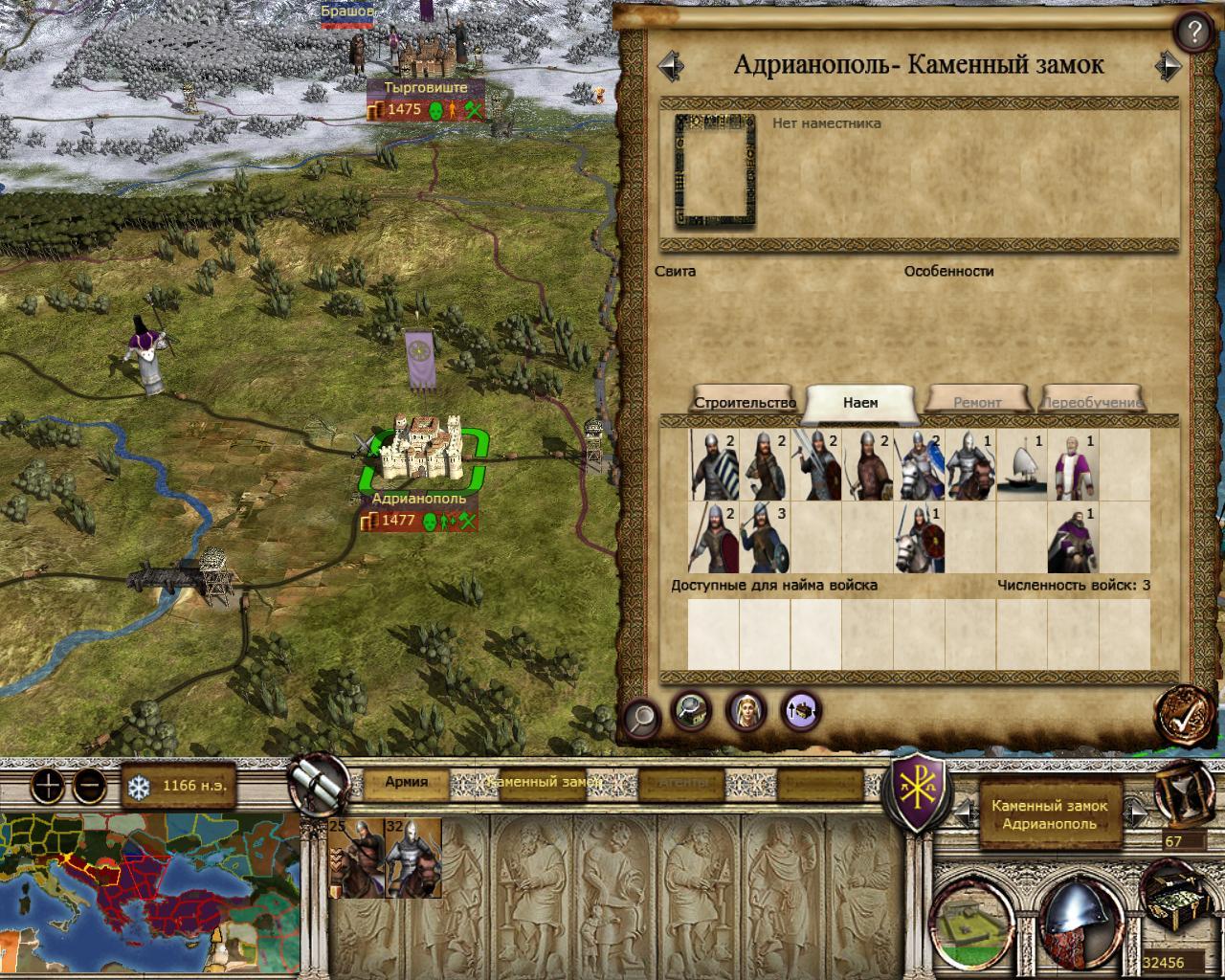Recruit the purple-cloaked agent
Screen dimensions: 1225x980
click(x=1073, y=539)
